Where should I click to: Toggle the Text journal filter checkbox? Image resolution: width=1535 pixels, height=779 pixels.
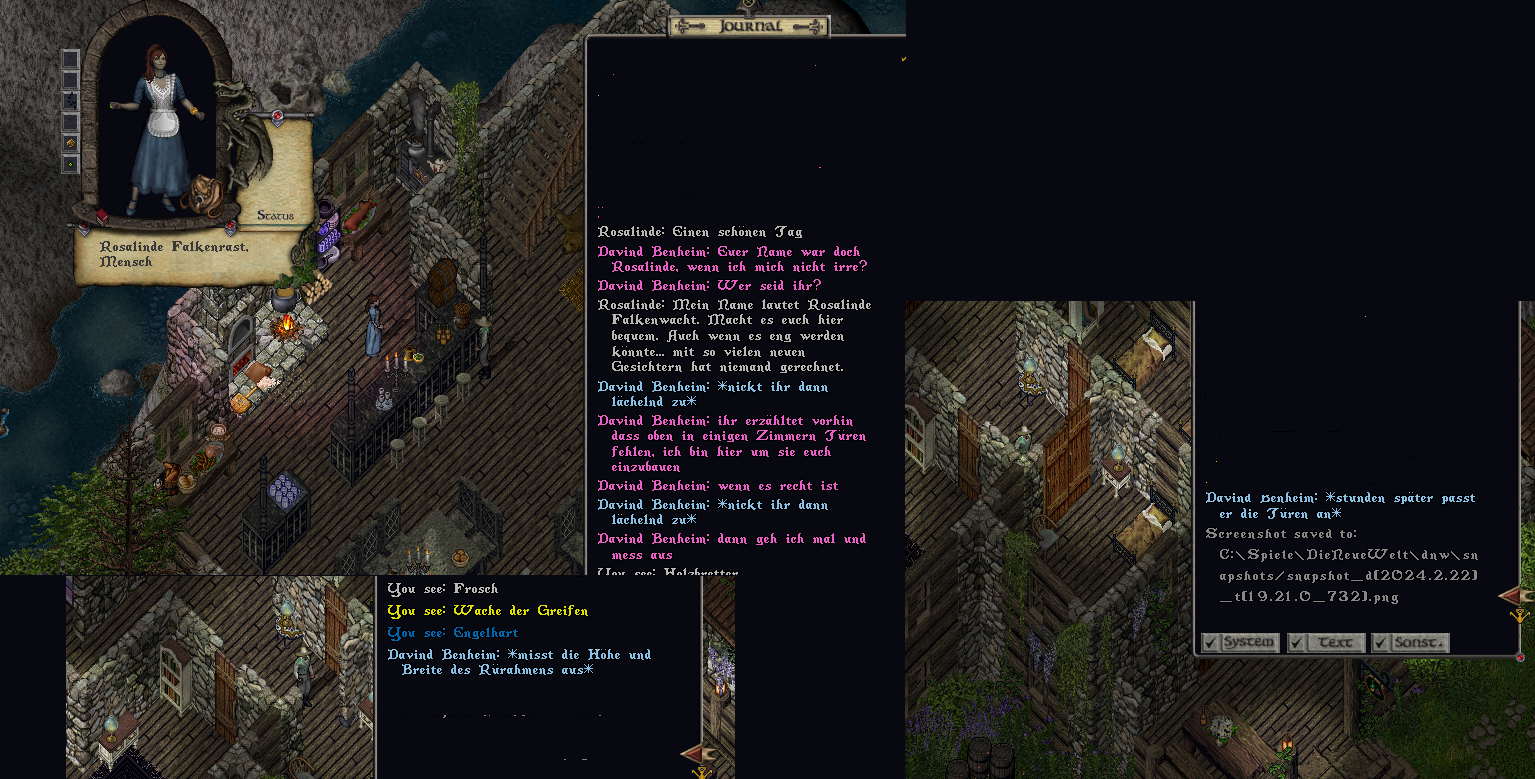(1296, 643)
